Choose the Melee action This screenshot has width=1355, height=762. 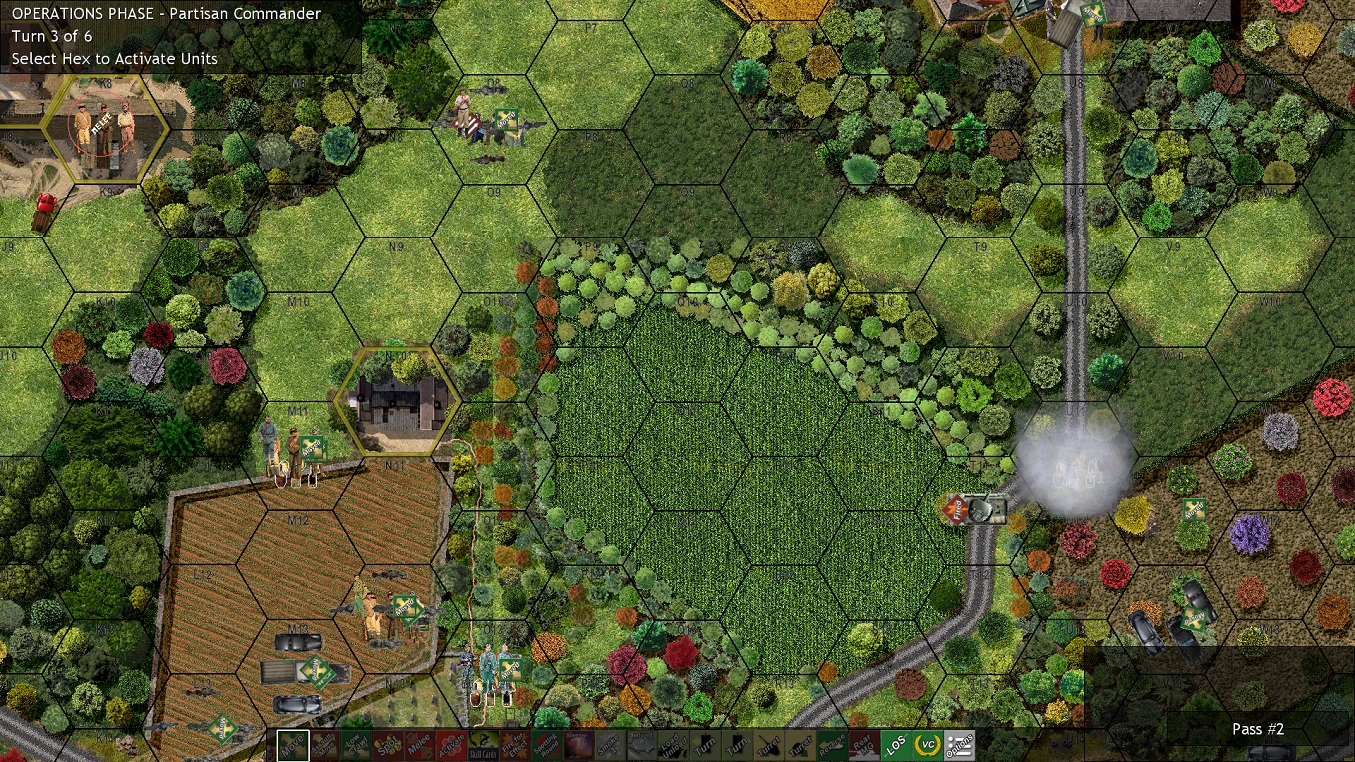point(417,746)
